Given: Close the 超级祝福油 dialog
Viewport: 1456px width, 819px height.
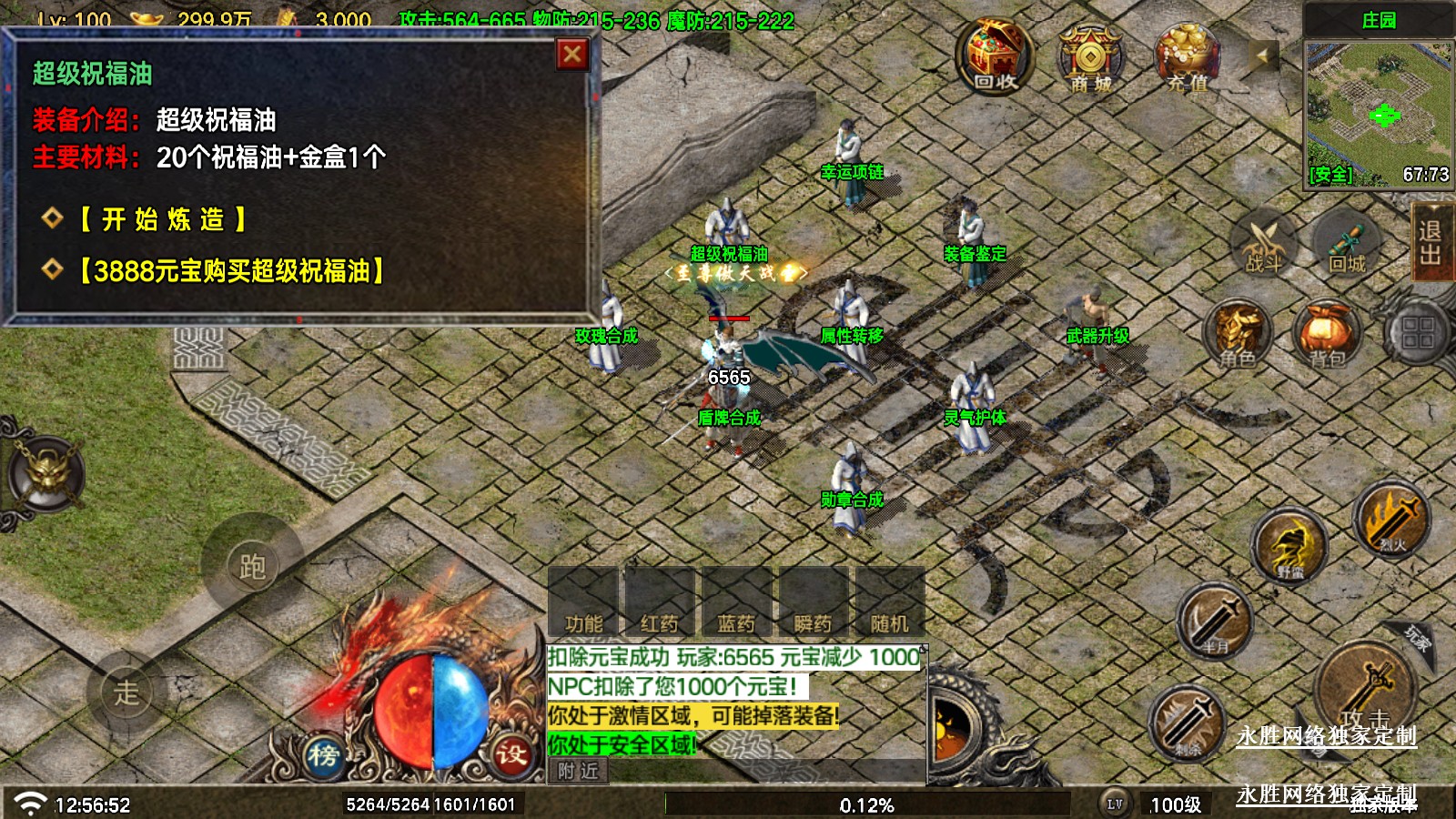Looking at the screenshot, I should 572,56.
